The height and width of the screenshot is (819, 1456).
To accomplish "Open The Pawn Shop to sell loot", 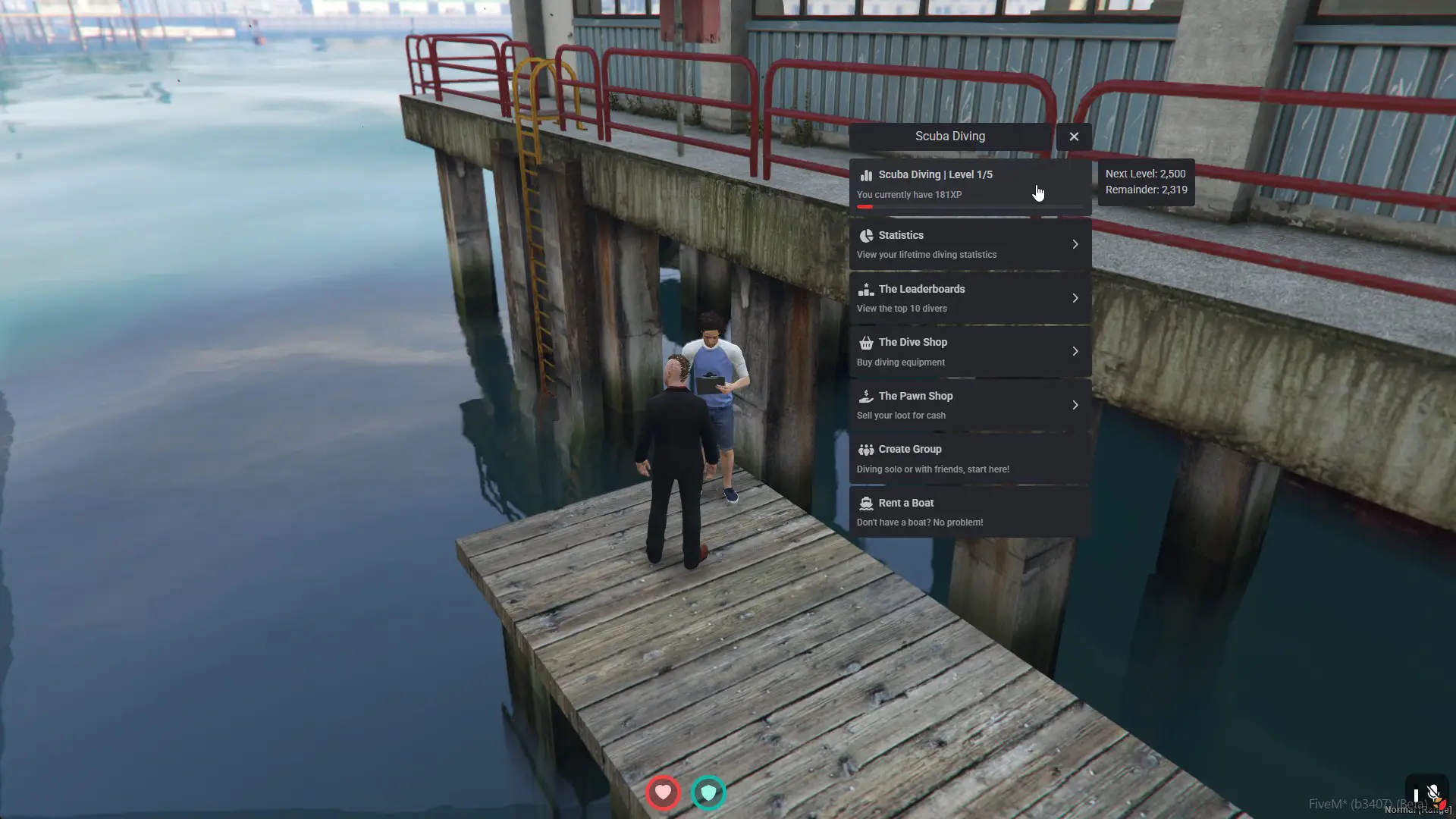I will tap(969, 405).
